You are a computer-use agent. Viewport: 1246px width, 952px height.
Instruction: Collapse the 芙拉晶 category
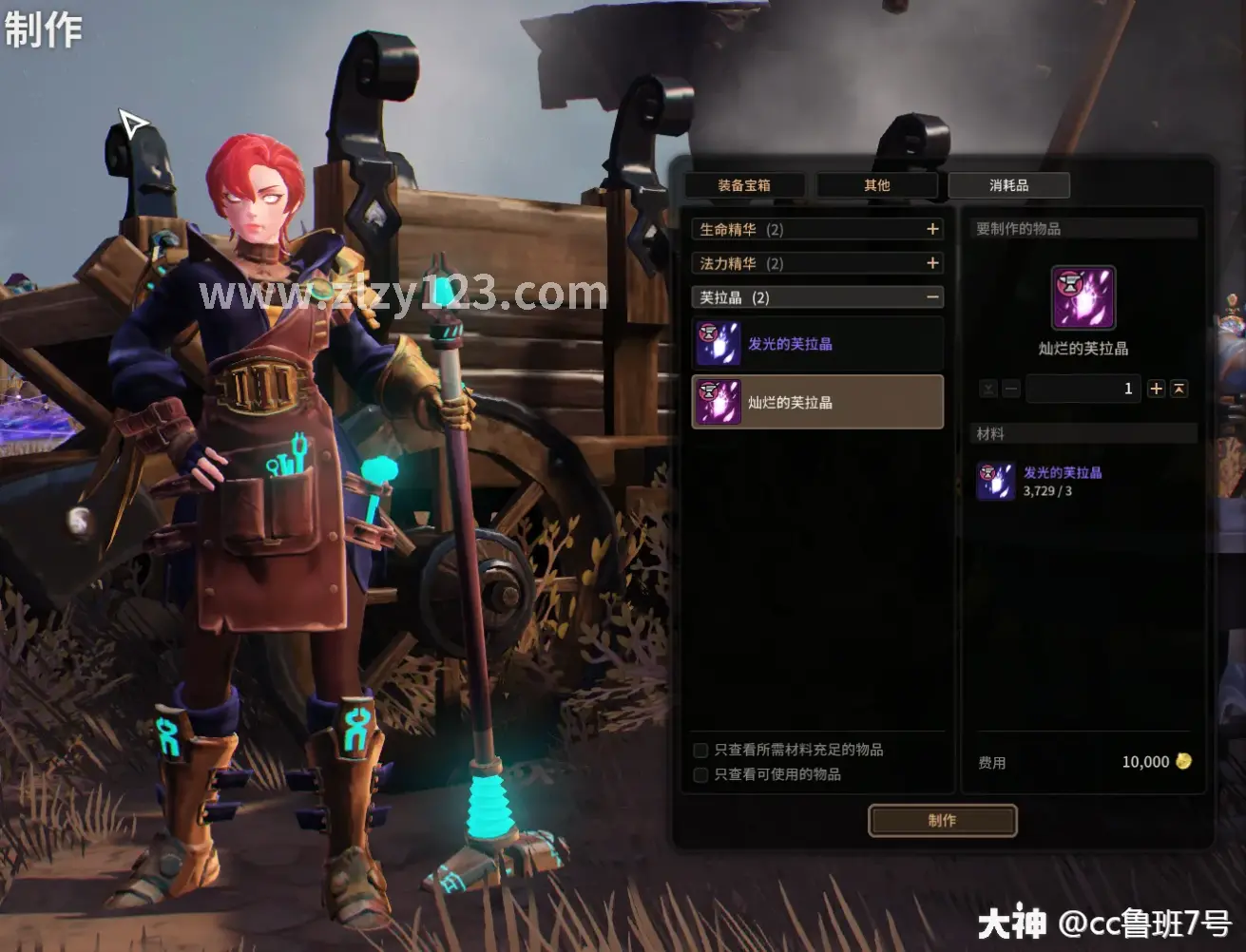point(932,297)
